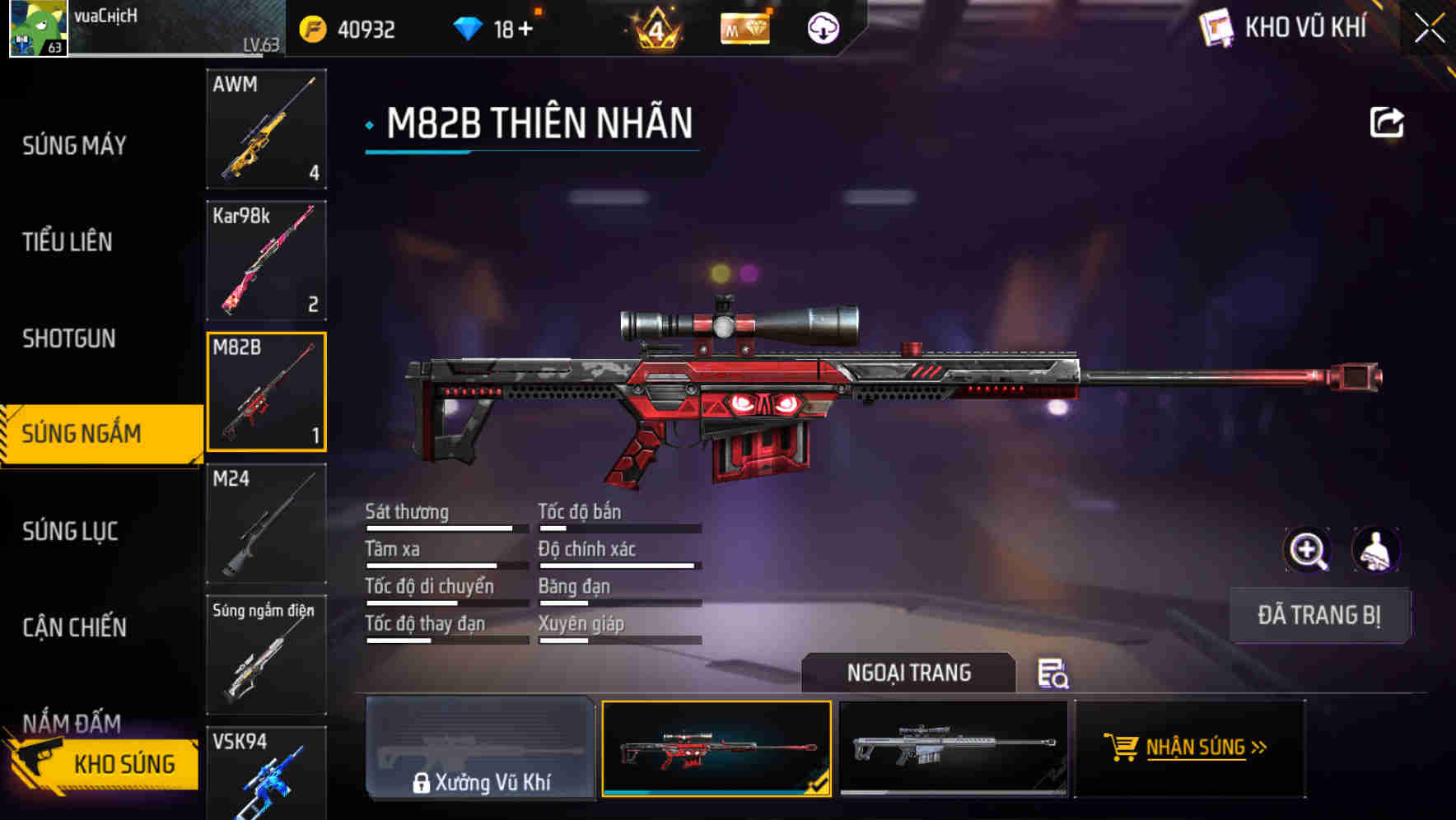Open the diamond top-up icon
Screen dimensions: 1456x820
pyautogui.click(x=468, y=28)
